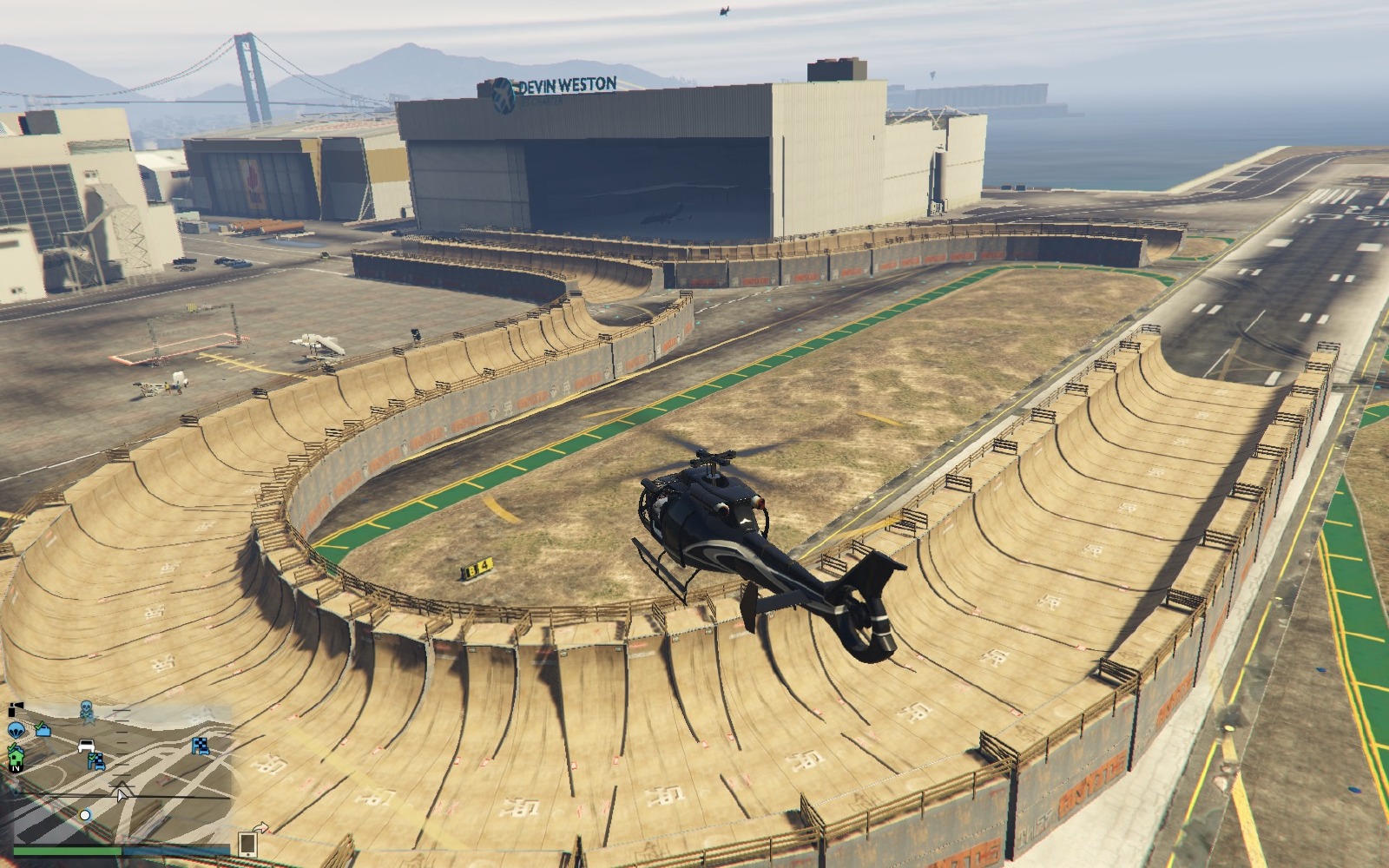Viewport: 1389px width, 868px height.
Task: Select the blue briefcase blip with green checkmark
Action: pyautogui.click(x=42, y=730)
